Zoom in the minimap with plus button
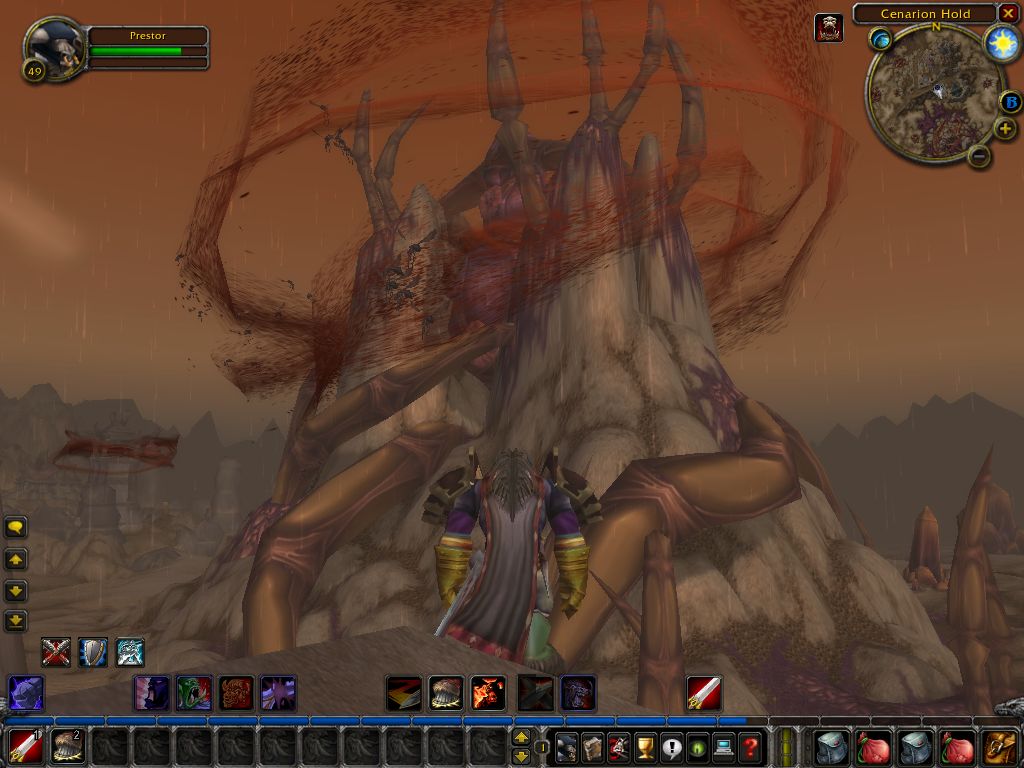1024x768 pixels. [x=1005, y=129]
